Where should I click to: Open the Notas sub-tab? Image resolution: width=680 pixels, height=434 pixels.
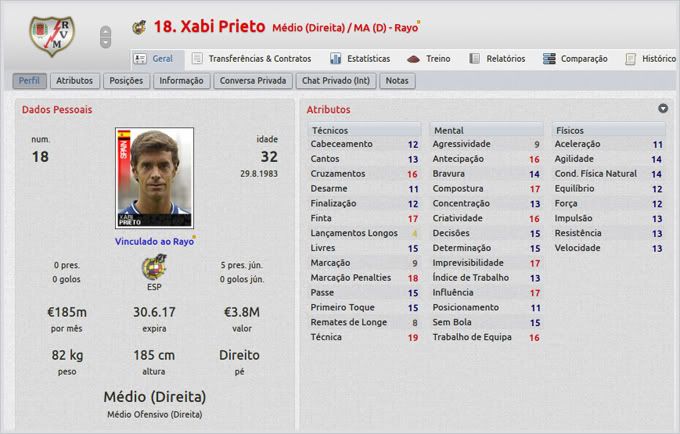[x=397, y=80]
